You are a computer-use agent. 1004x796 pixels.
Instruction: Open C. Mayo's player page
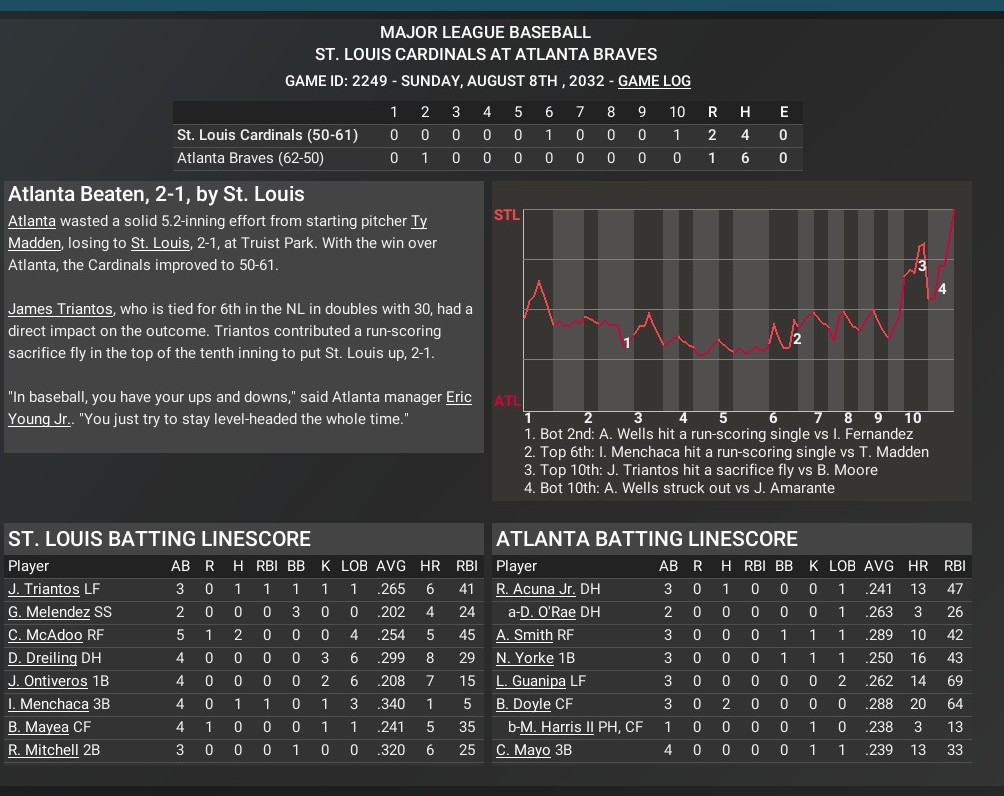point(523,750)
